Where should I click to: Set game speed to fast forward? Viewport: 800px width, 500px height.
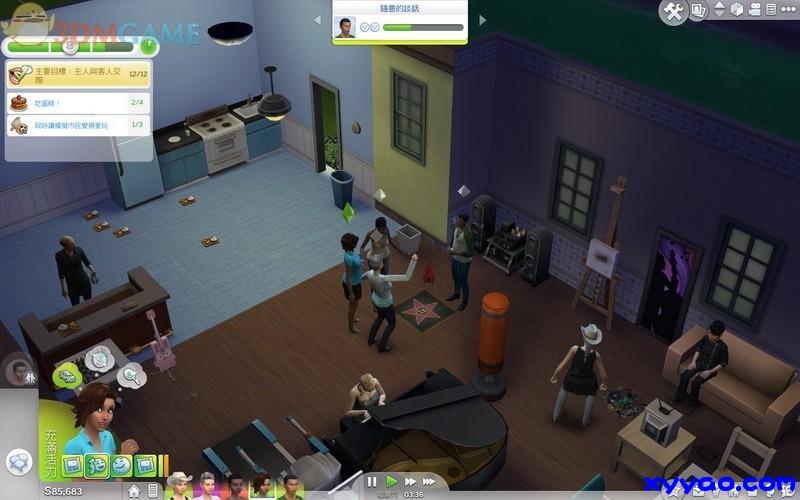click(410, 482)
